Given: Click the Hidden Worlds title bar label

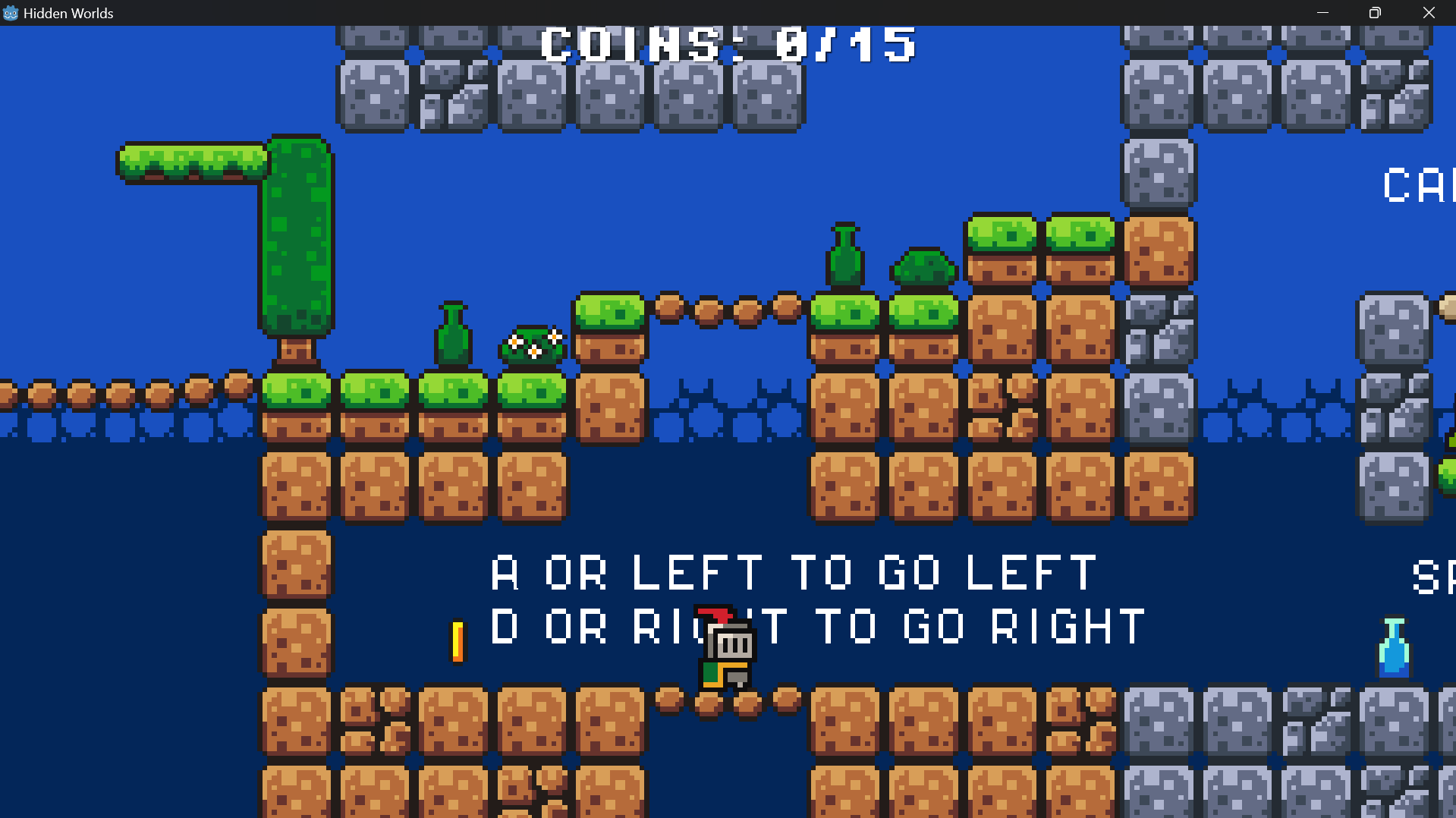Looking at the screenshot, I should click(x=67, y=12).
